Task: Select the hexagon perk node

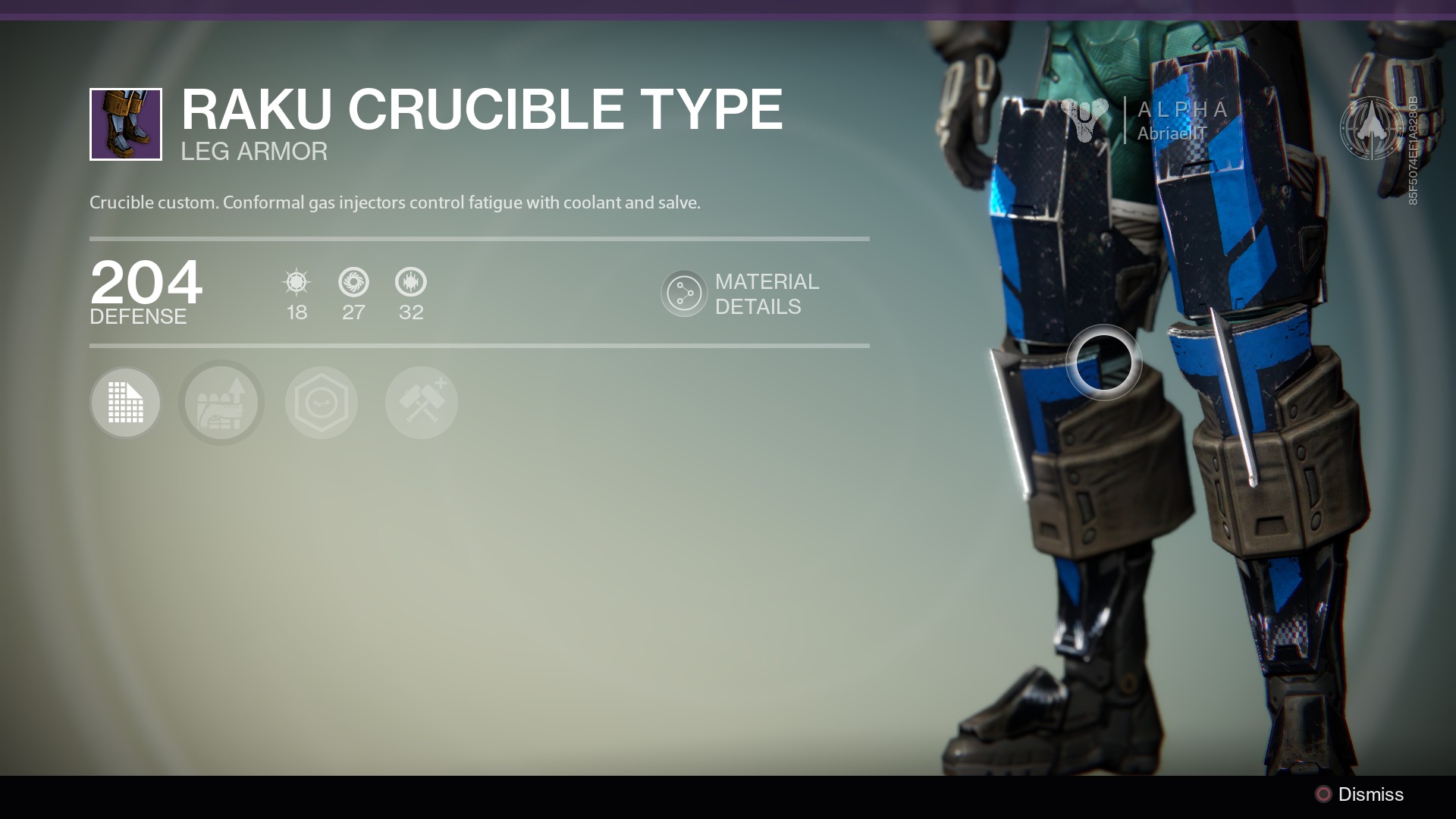Action: pos(322,403)
